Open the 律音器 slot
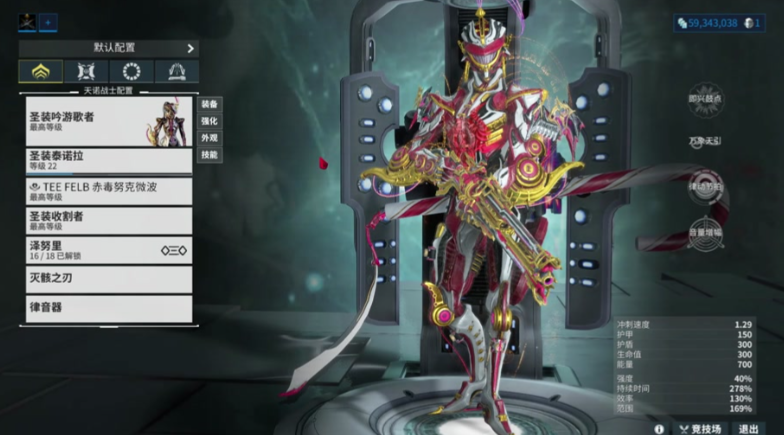Viewport: 784px width, 435px height. 108,308
